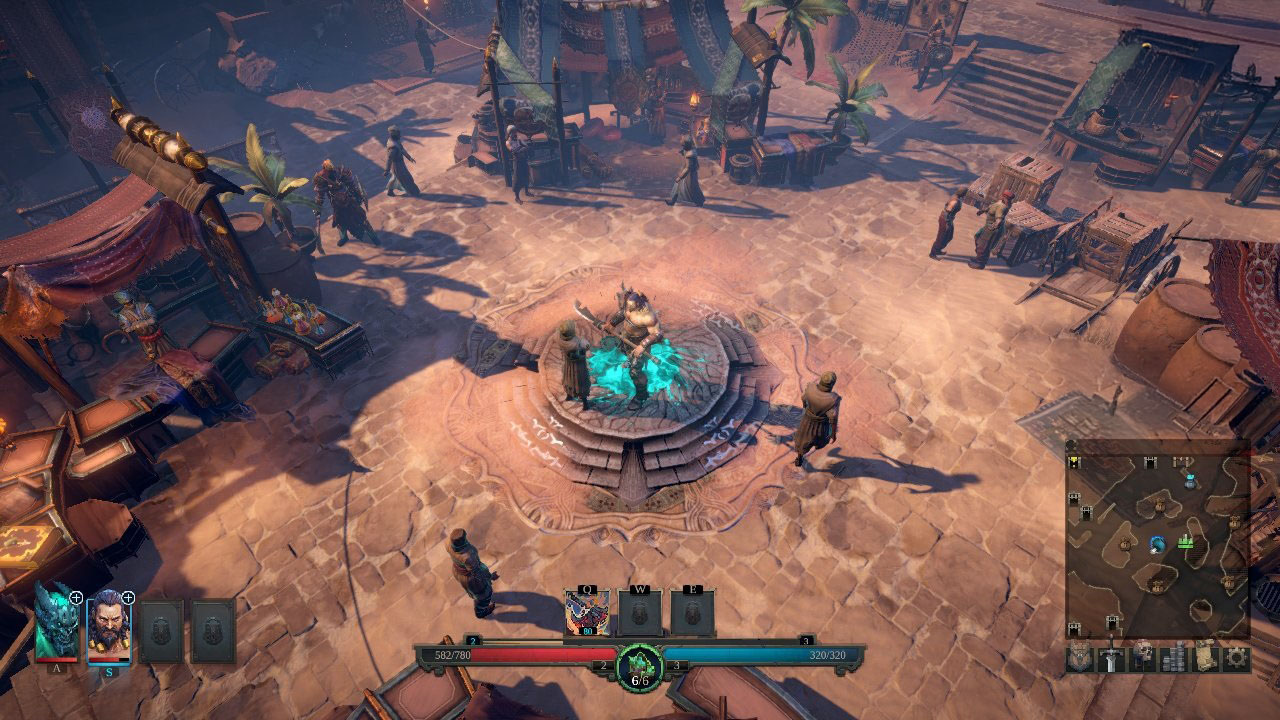Open the horned helmet character menu
Image resolution: width=1280 pixels, height=720 pixels.
coord(1080,657)
